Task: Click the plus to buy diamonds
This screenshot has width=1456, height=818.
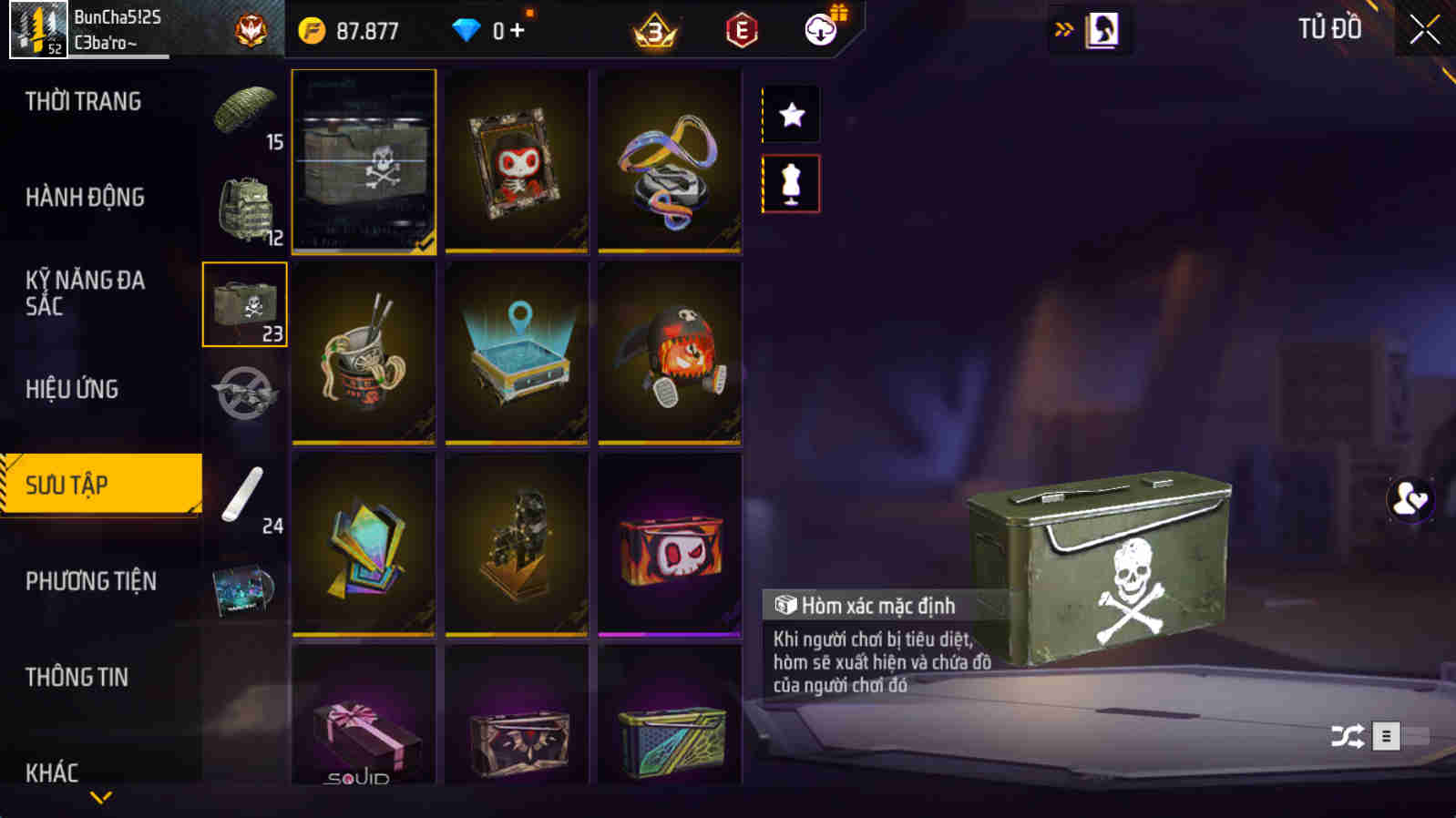Action: pos(516,30)
